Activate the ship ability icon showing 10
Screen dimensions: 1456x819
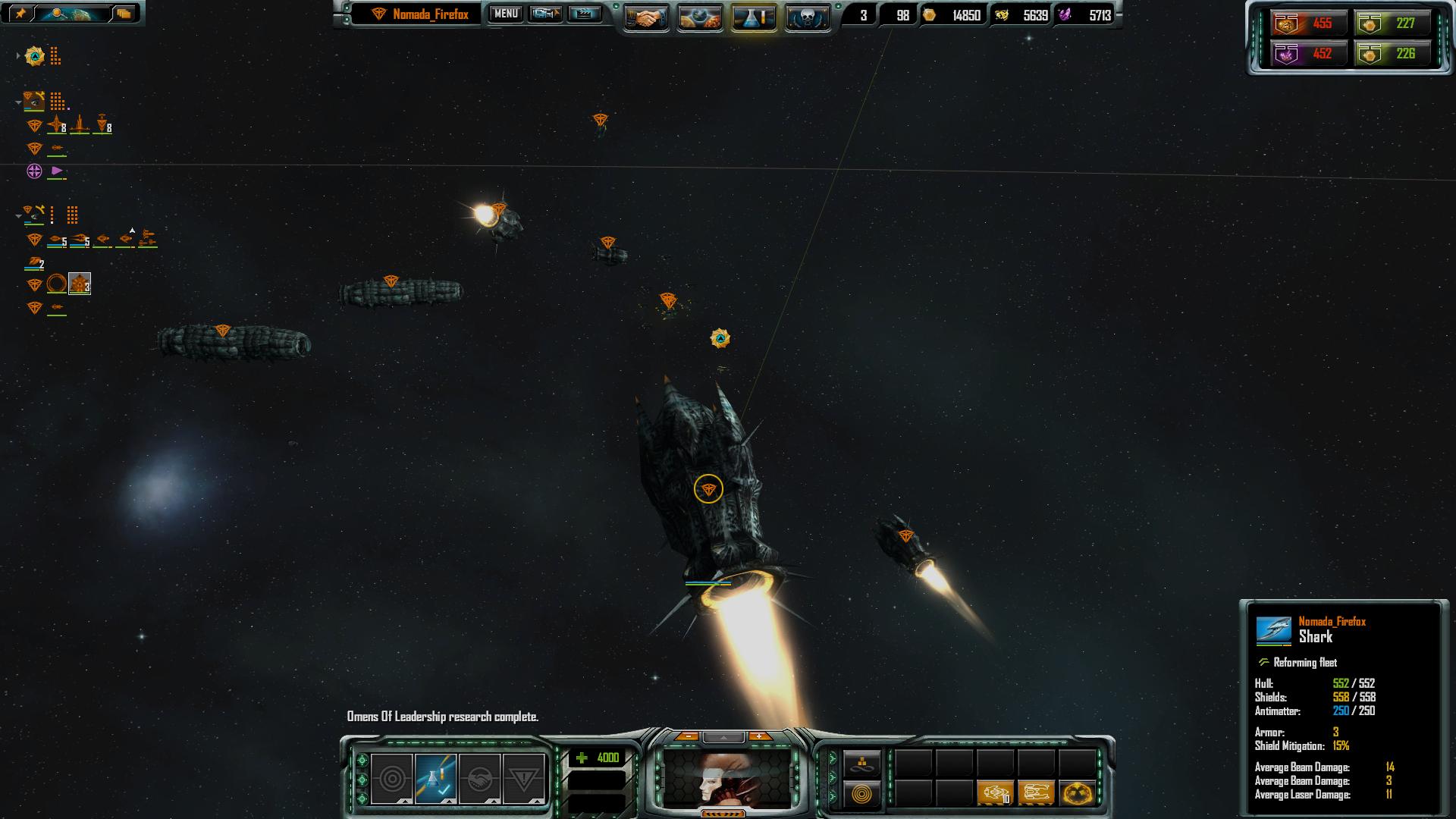pyautogui.click(x=996, y=793)
